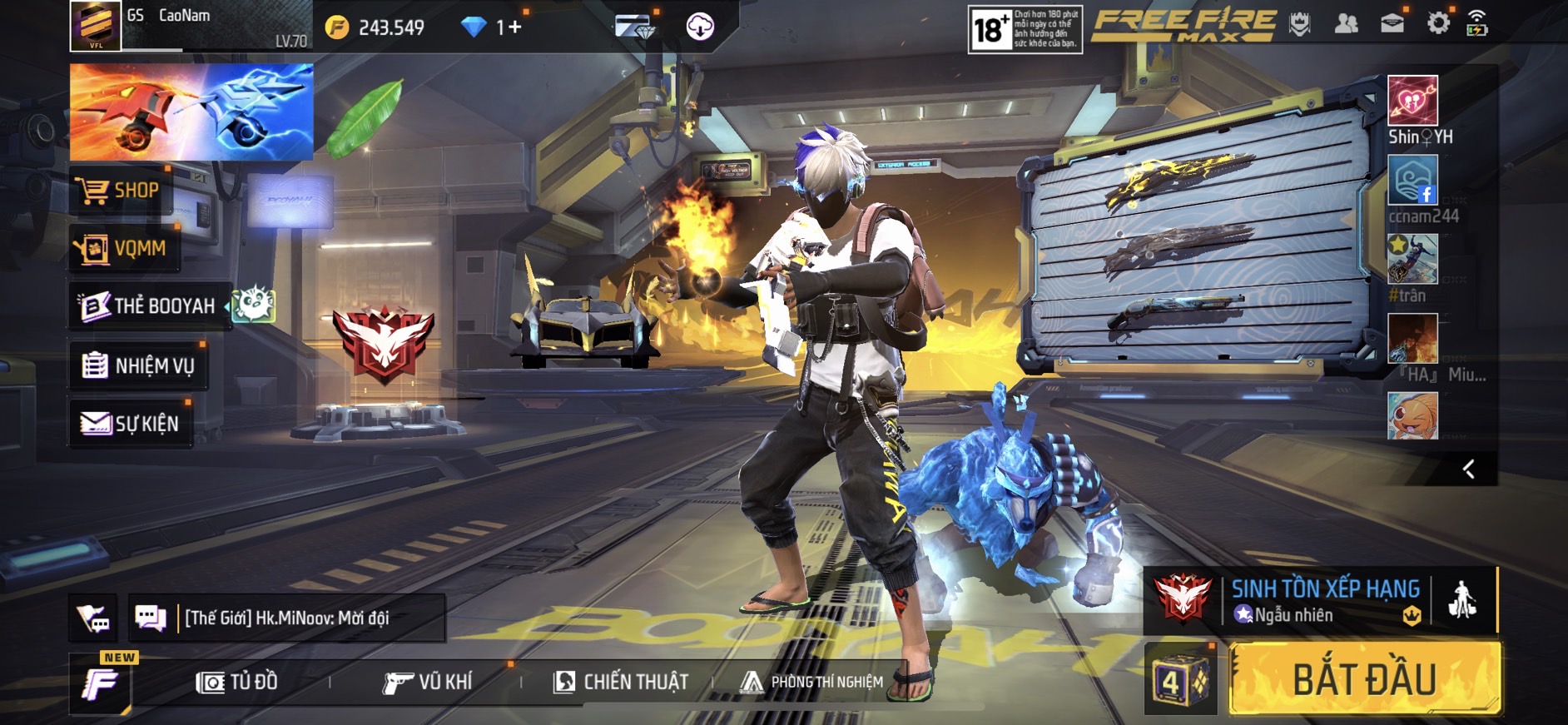Select friend Shin♀YH avatar

tap(1412, 101)
